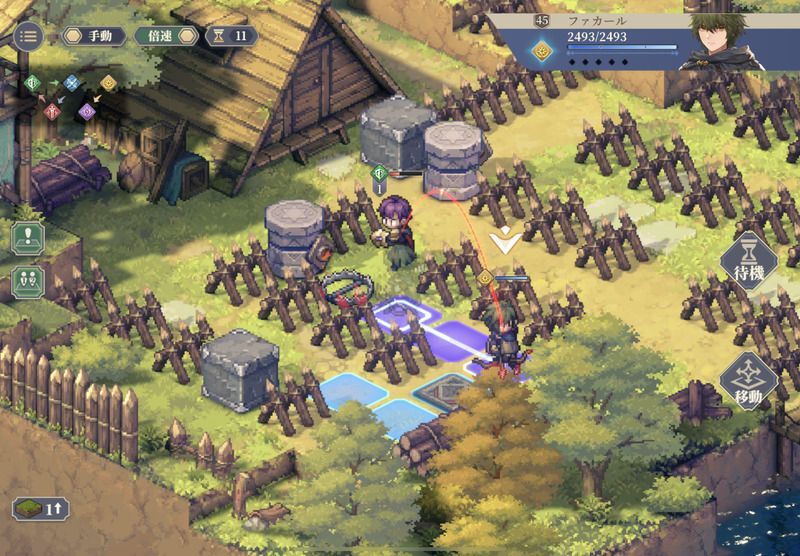Click the terrain height tile indicator
800x556 pixels.
tap(39, 508)
